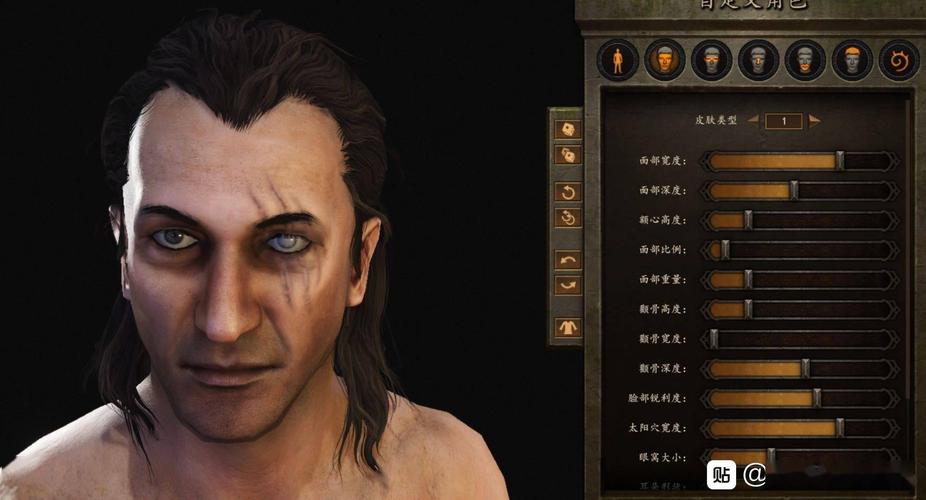Viewport: 926px width, 500px height.
Task: Redo the change with right arrow
Action: pos(567,285)
